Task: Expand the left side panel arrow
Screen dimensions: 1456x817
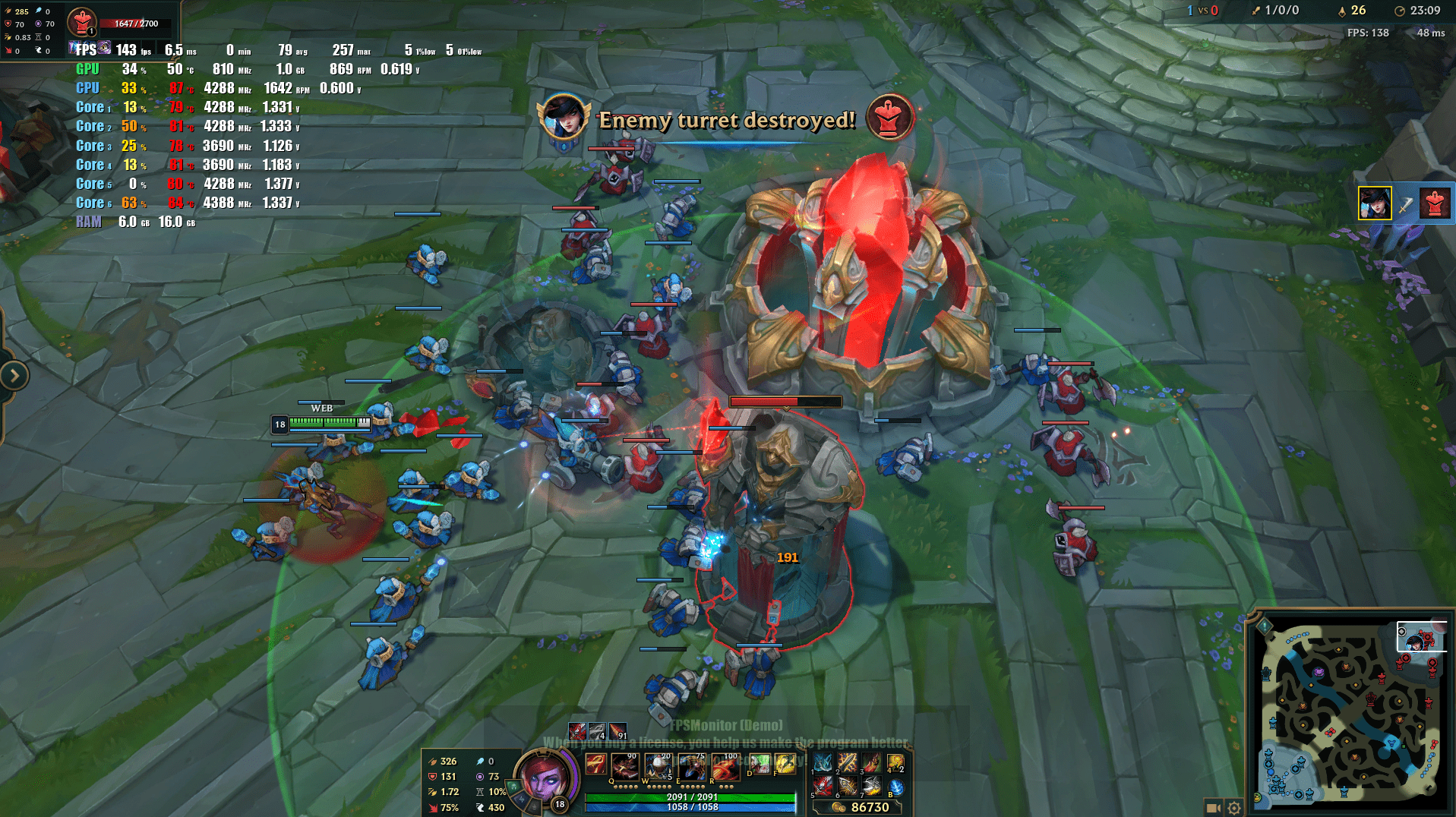Action: coord(14,375)
